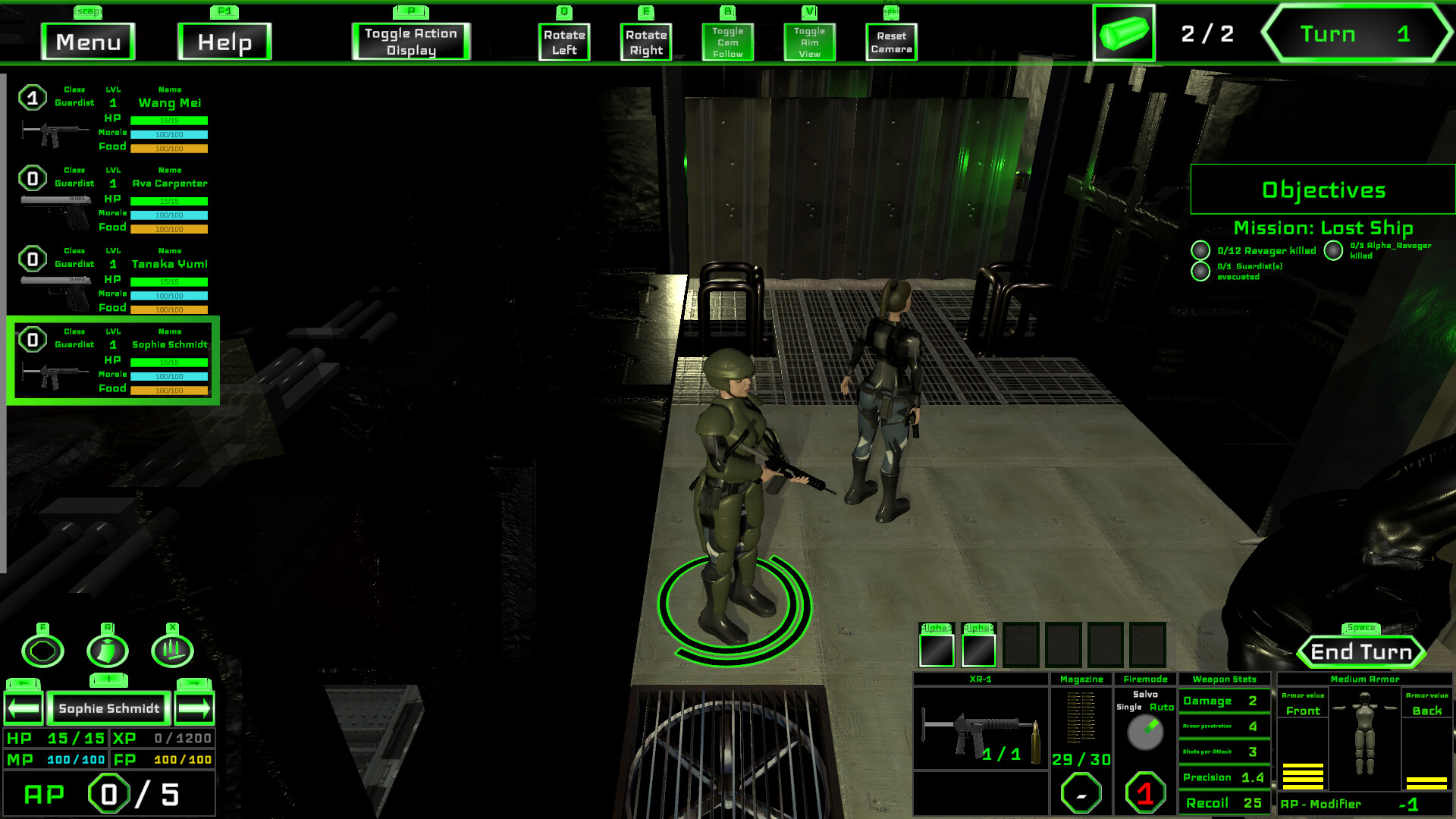The image size is (1456, 819).
Task: Click the next soldier arrow
Action: point(196,708)
